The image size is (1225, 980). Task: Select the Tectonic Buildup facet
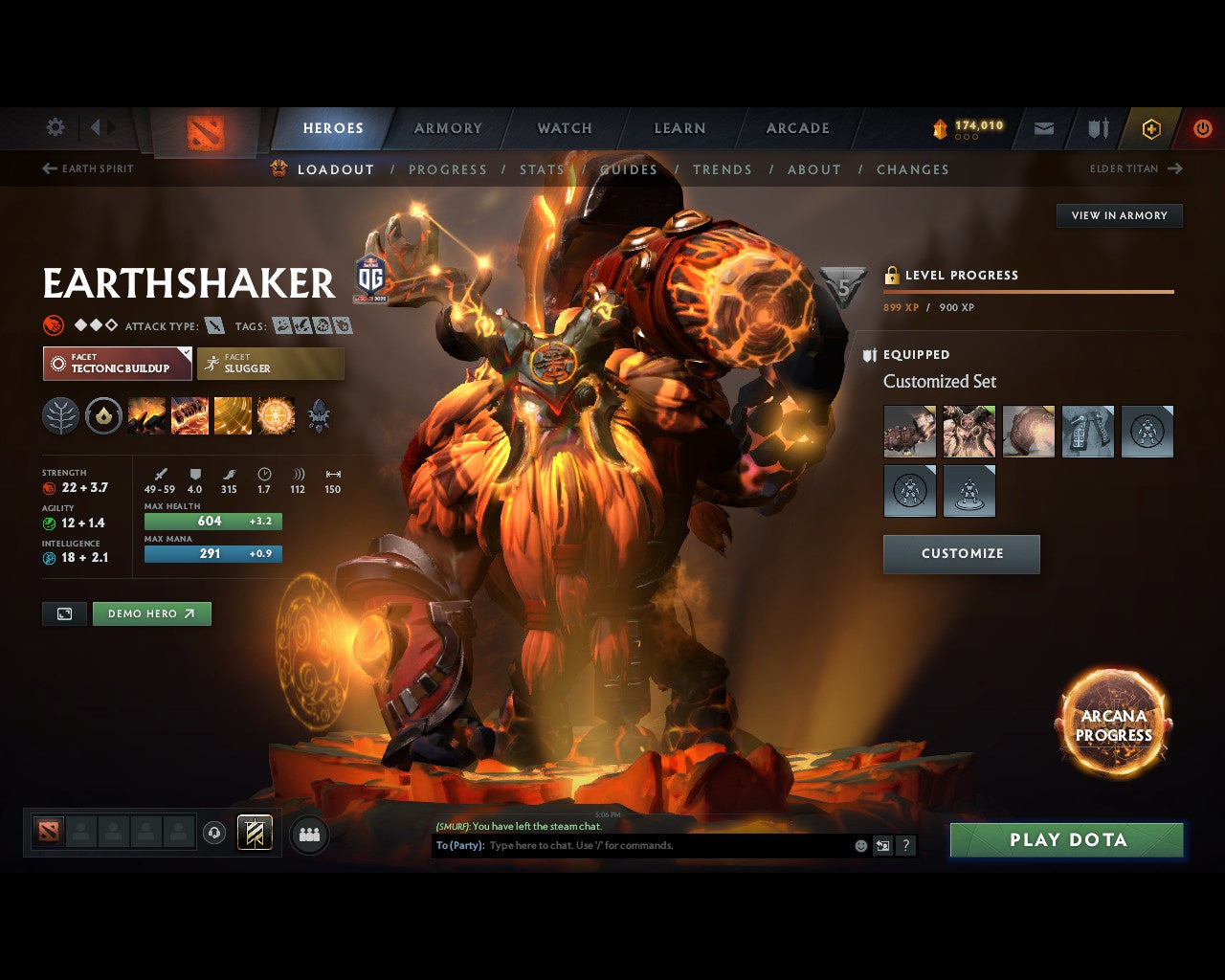click(117, 364)
